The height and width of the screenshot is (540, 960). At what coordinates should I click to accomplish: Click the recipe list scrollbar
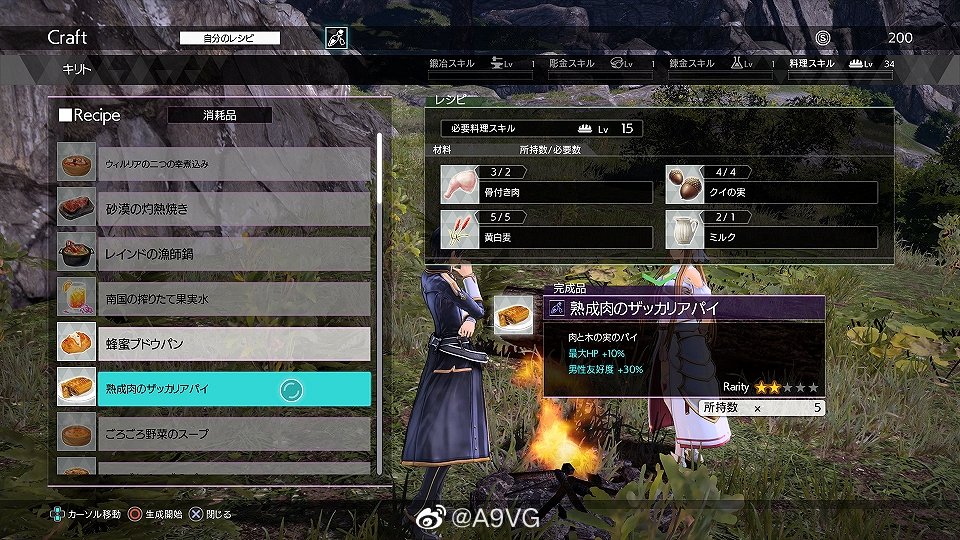tap(379, 300)
